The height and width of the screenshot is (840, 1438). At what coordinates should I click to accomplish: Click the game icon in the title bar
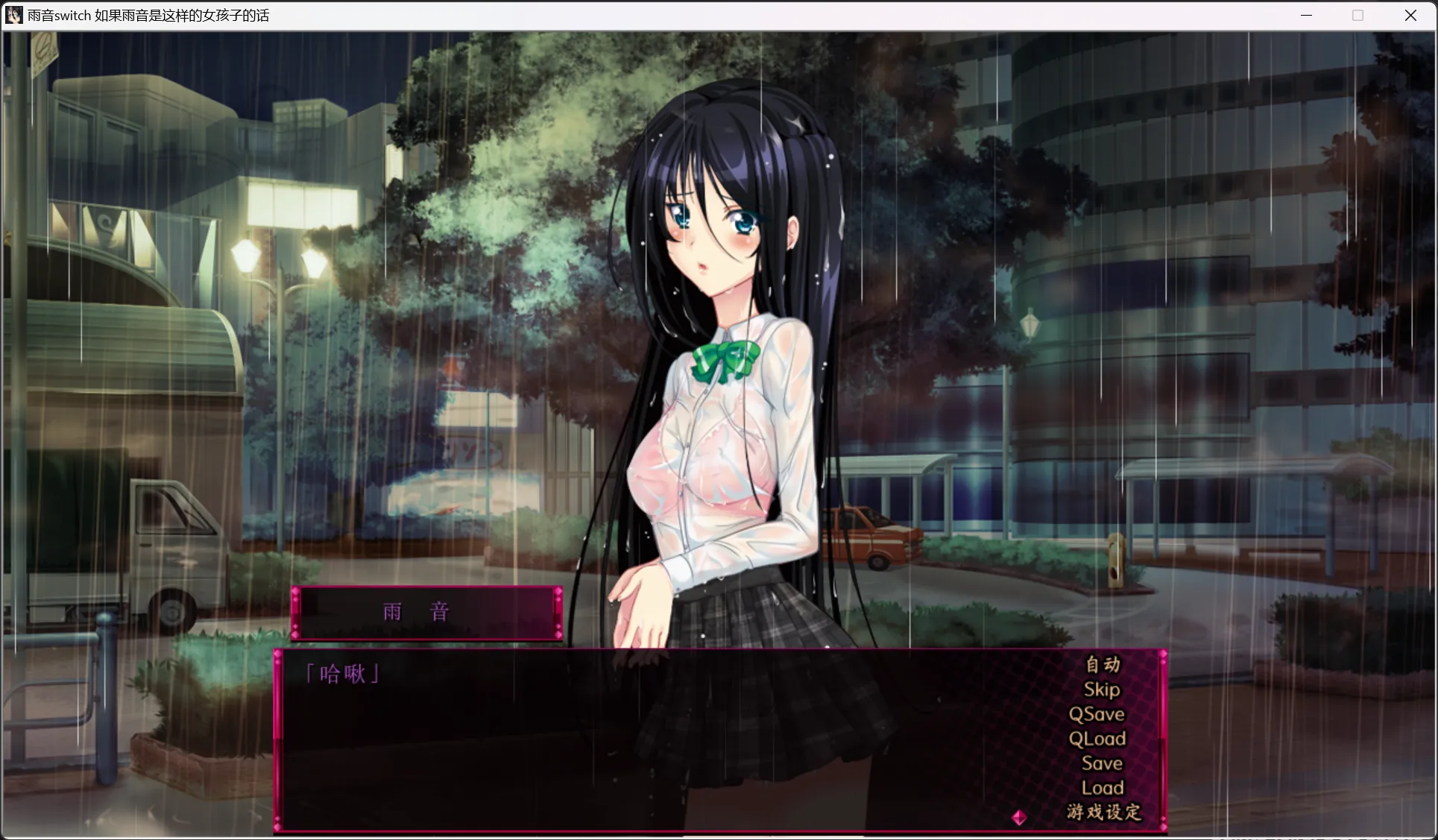13,15
